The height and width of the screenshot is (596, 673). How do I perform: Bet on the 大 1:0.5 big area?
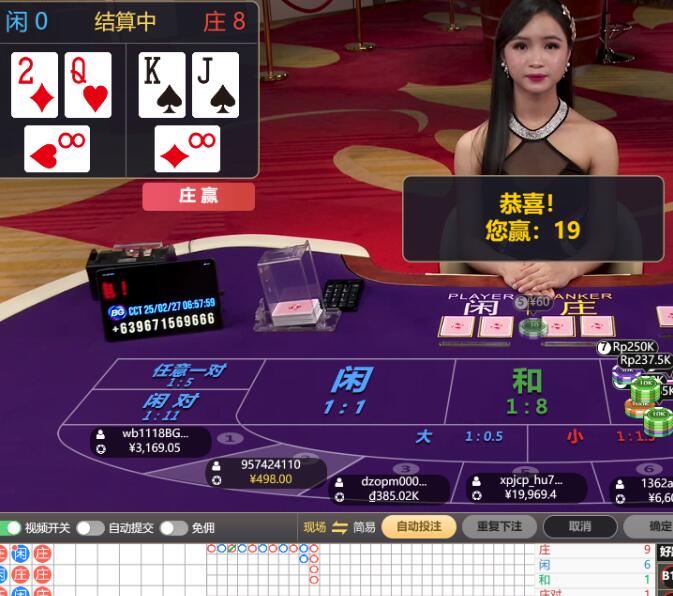458,437
